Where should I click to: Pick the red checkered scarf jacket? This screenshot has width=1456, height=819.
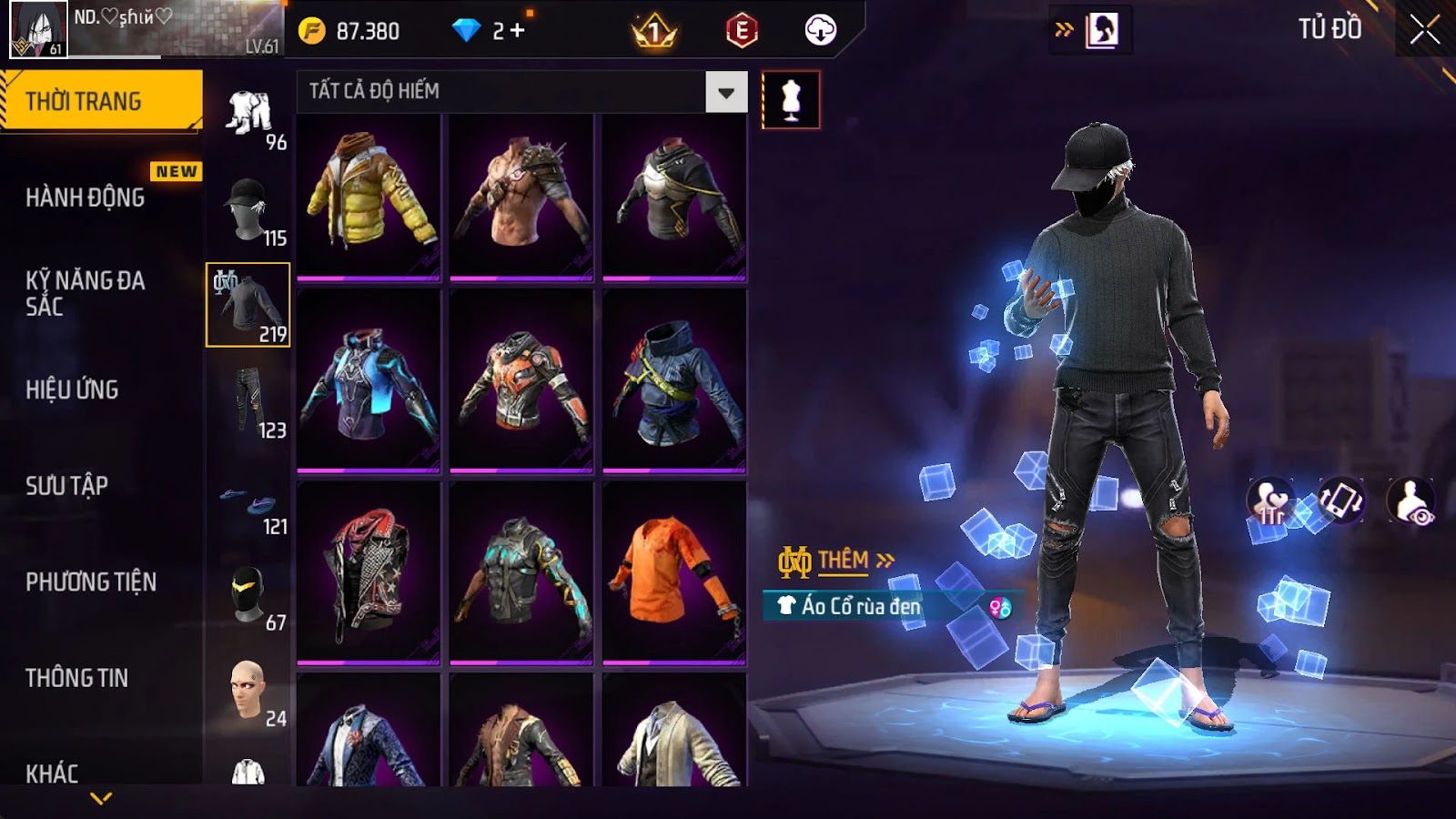[x=369, y=571]
